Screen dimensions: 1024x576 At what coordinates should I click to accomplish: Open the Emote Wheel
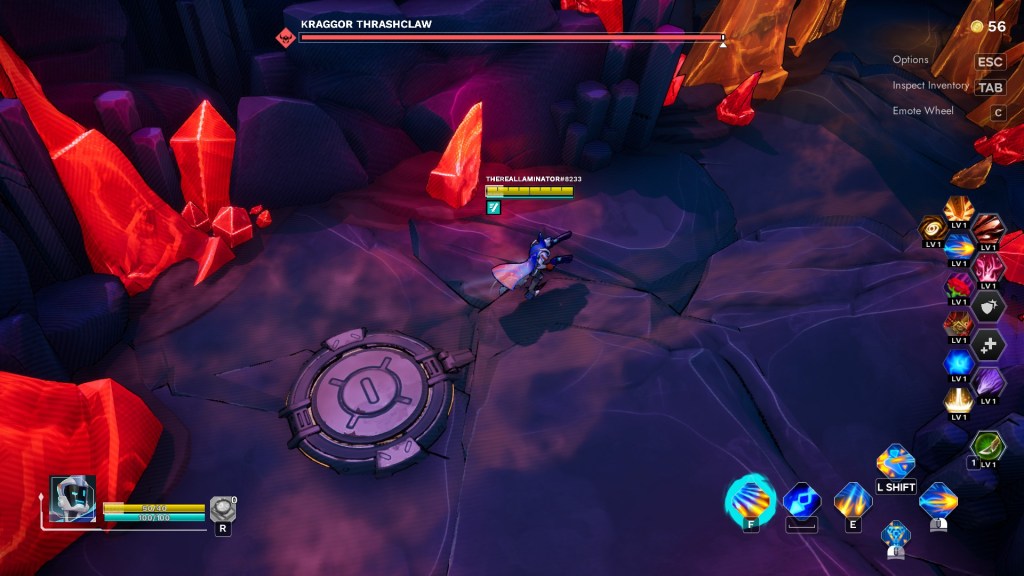click(997, 112)
